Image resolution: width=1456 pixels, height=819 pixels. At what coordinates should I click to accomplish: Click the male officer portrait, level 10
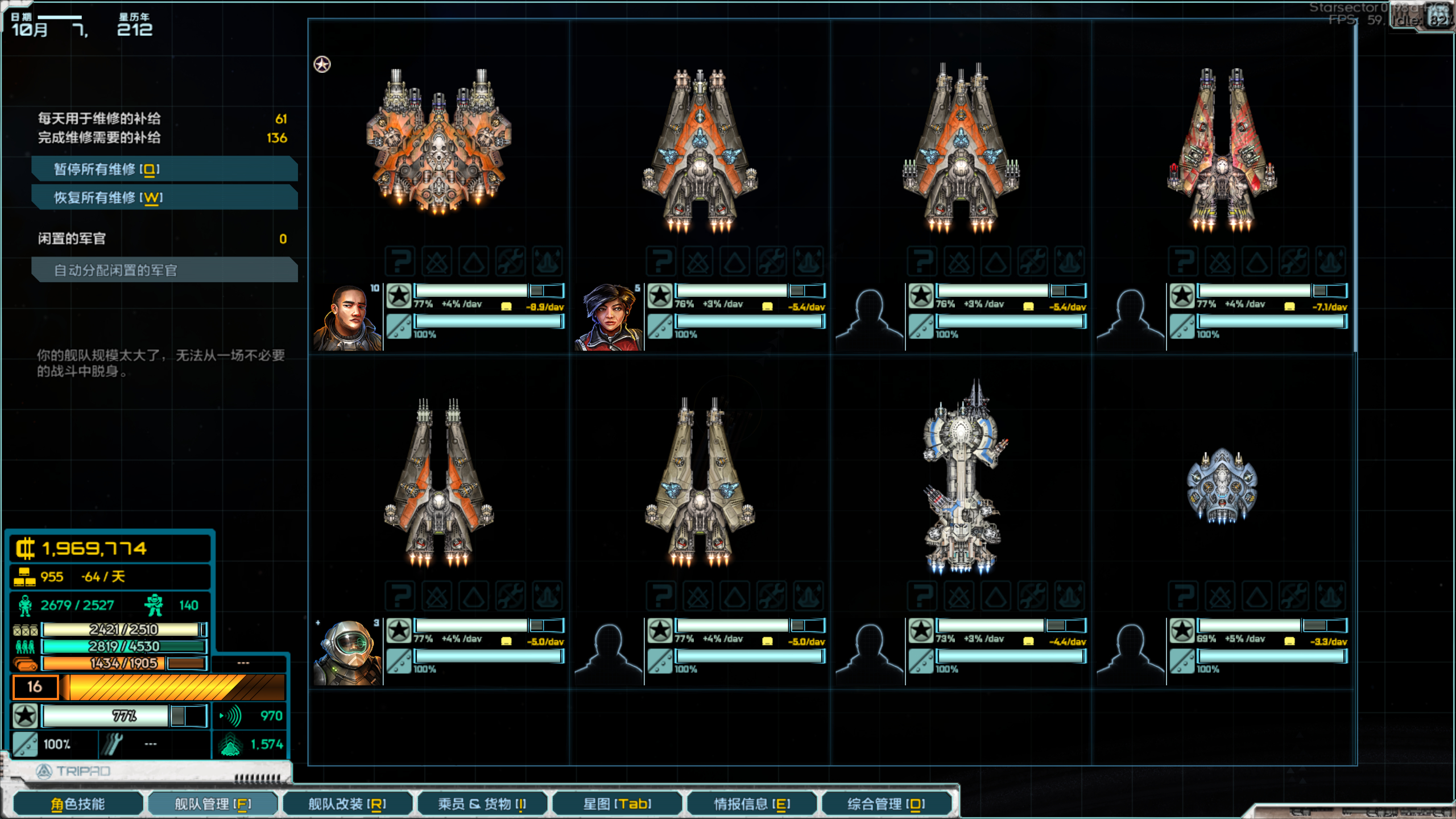[348, 317]
